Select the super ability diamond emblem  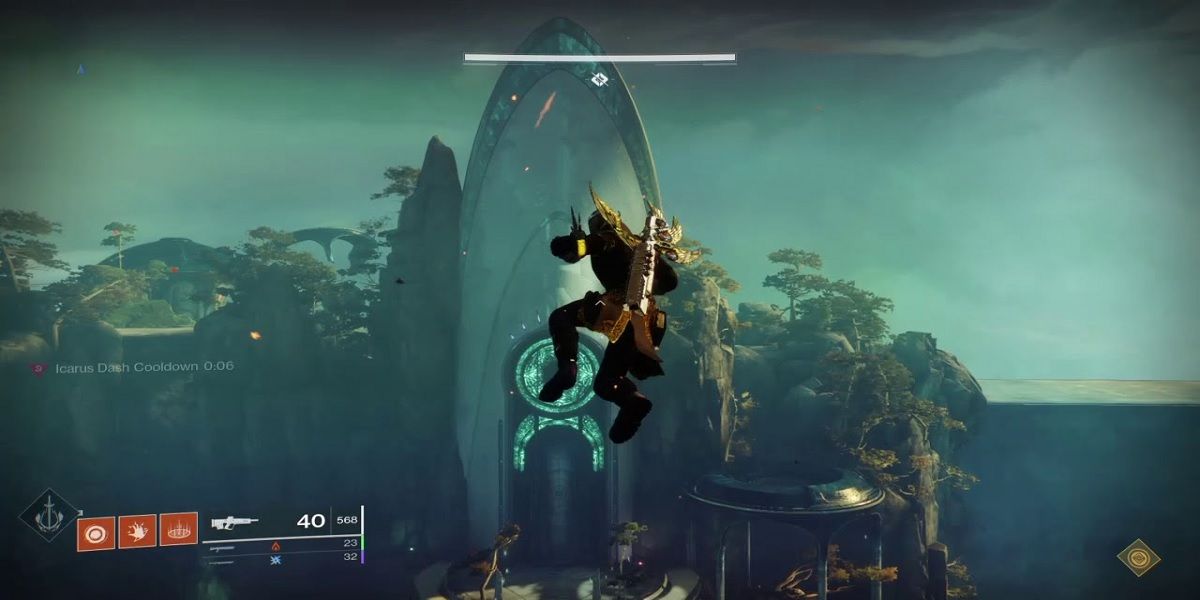pyautogui.click(x=48, y=517)
